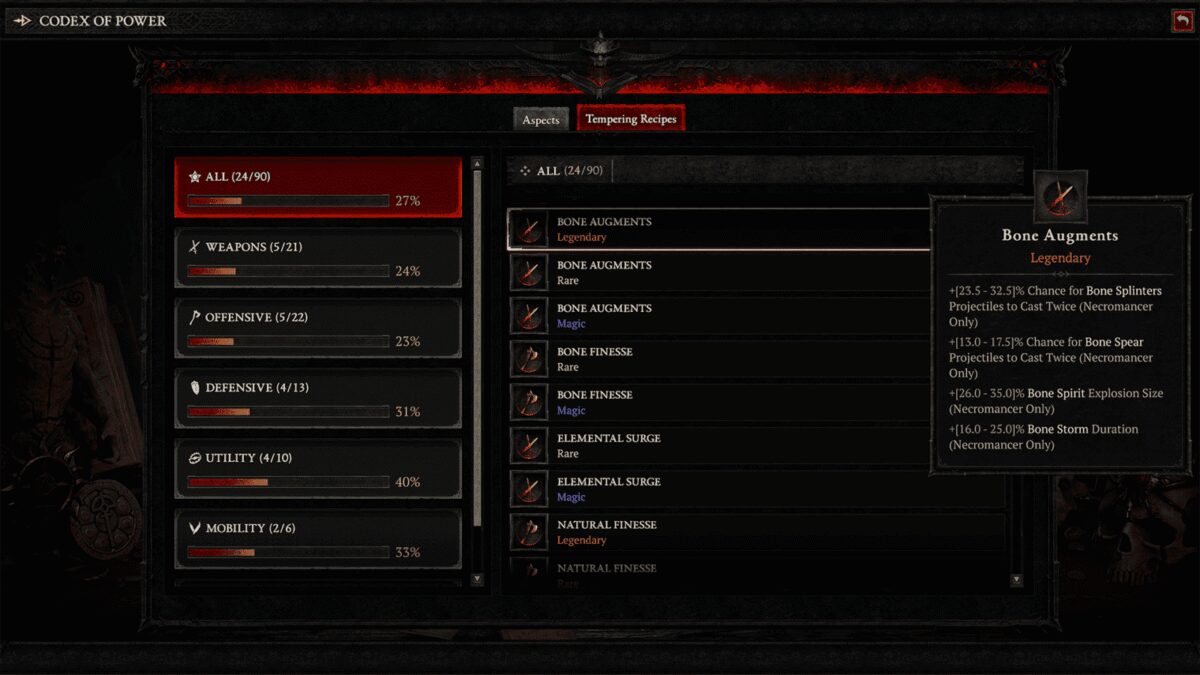Expand the All (24/90) list header
1200x675 pixels.
[561, 171]
